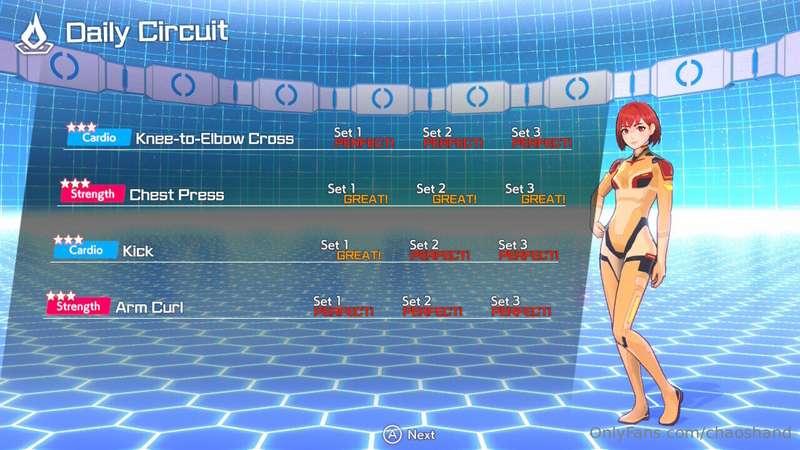Select the Chest Press exercise row
The image size is (800, 450).
[176, 195]
